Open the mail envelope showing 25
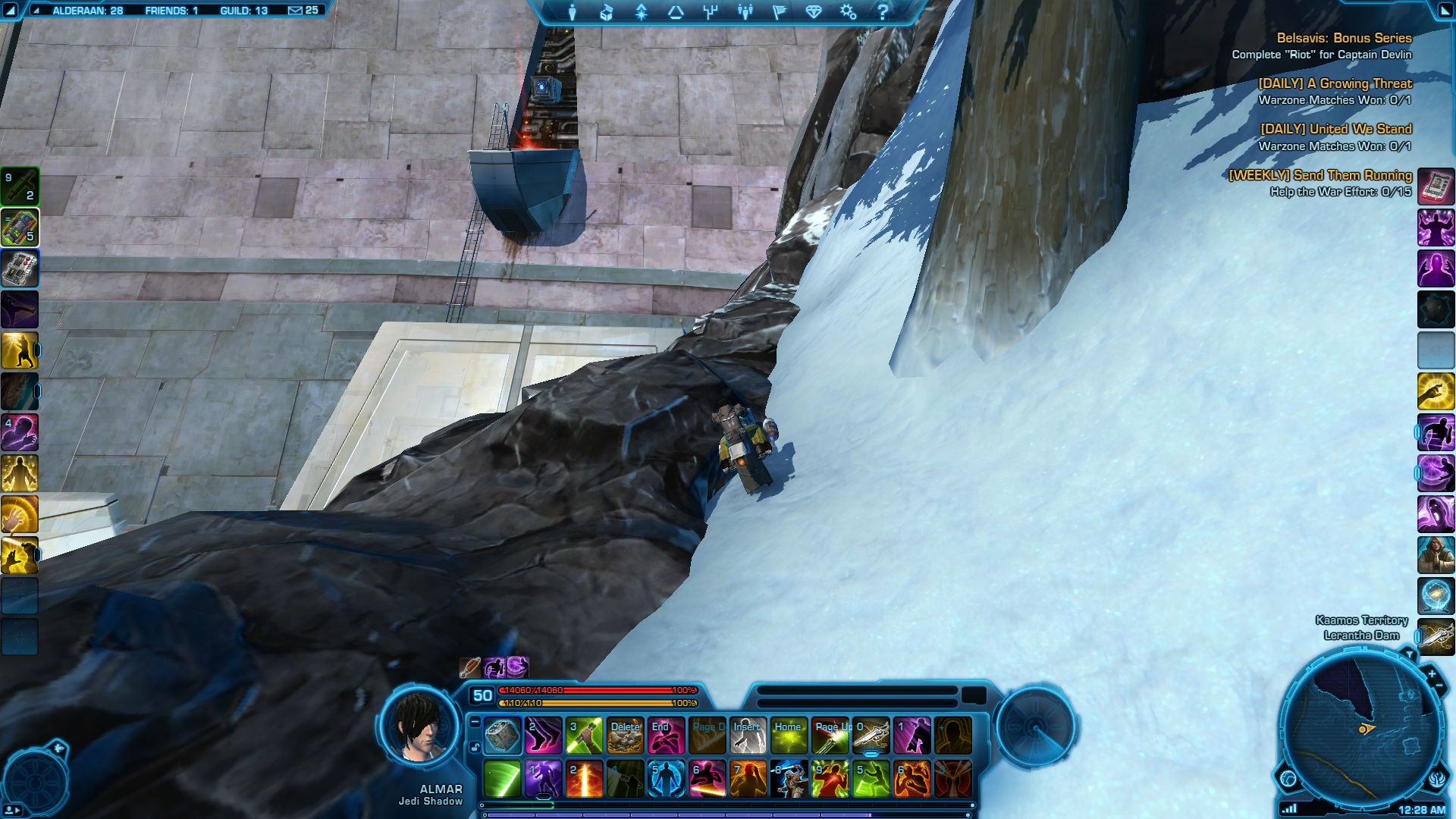Image resolution: width=1456 pixels, height=819 pixels. [x=303, y=11]
